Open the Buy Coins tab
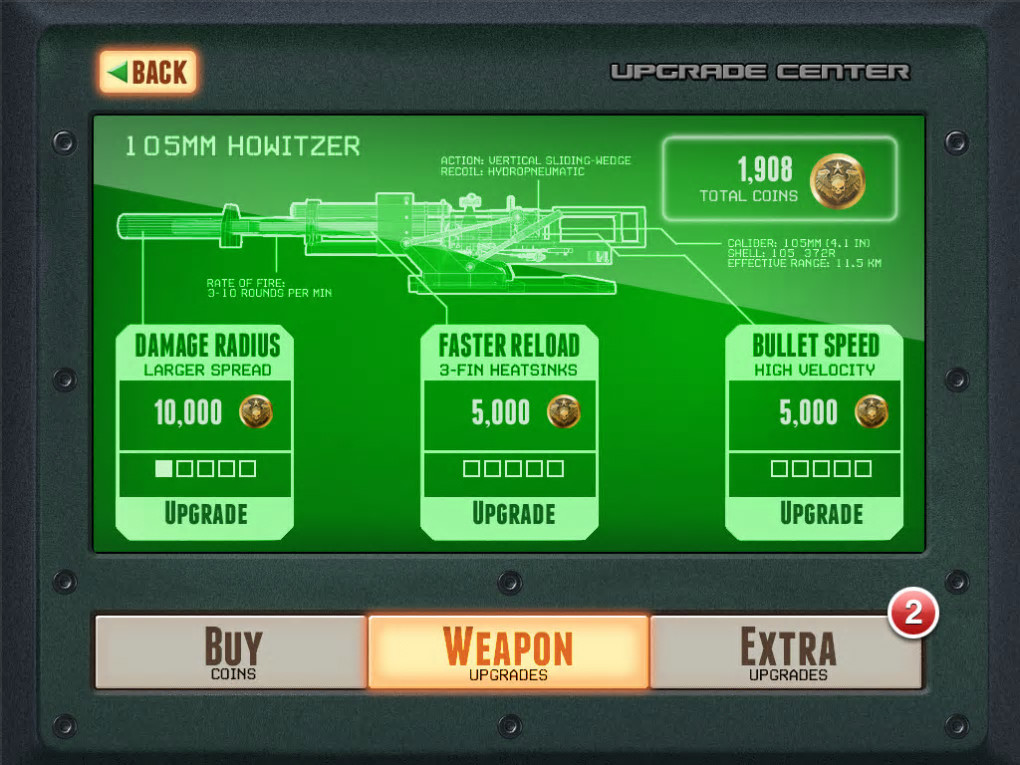The width and height of the screenshot is (1020, 765). point(232,652)
